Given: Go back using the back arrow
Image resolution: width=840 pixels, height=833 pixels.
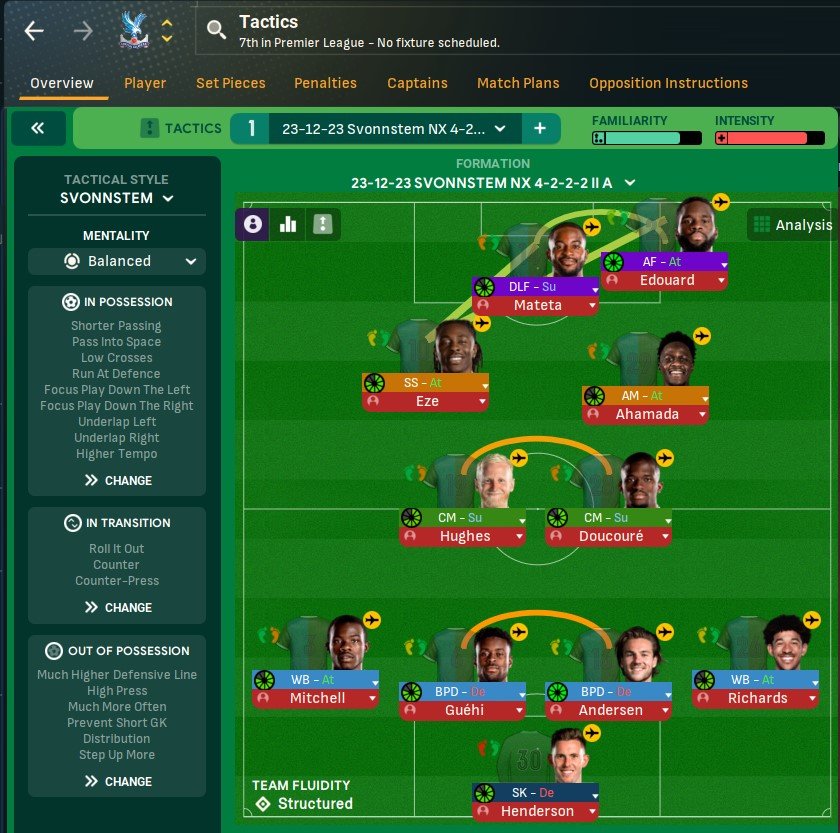Looking at the screenshot, I should 35,31.
